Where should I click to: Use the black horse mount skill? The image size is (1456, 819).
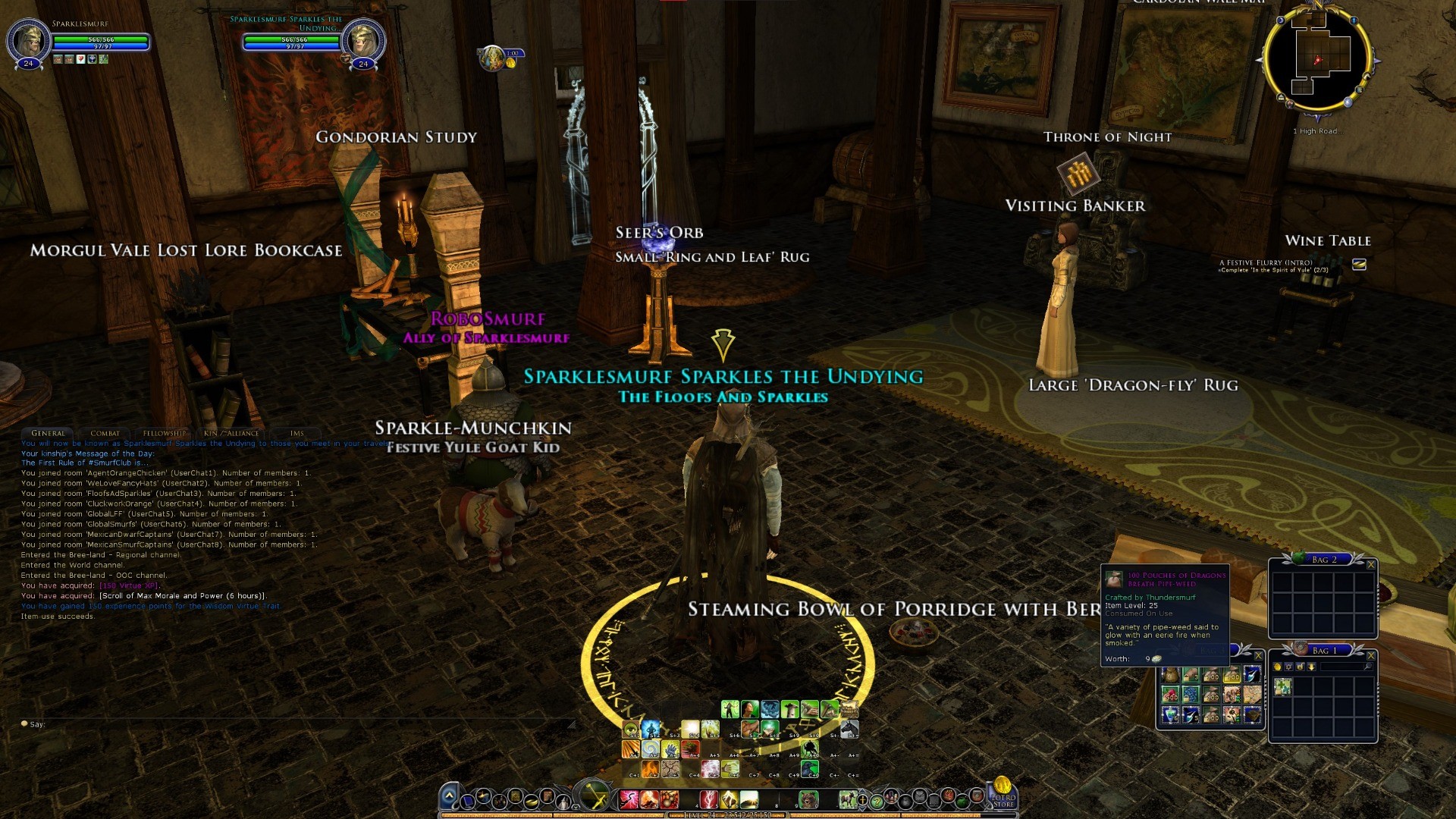coord(849,730)
